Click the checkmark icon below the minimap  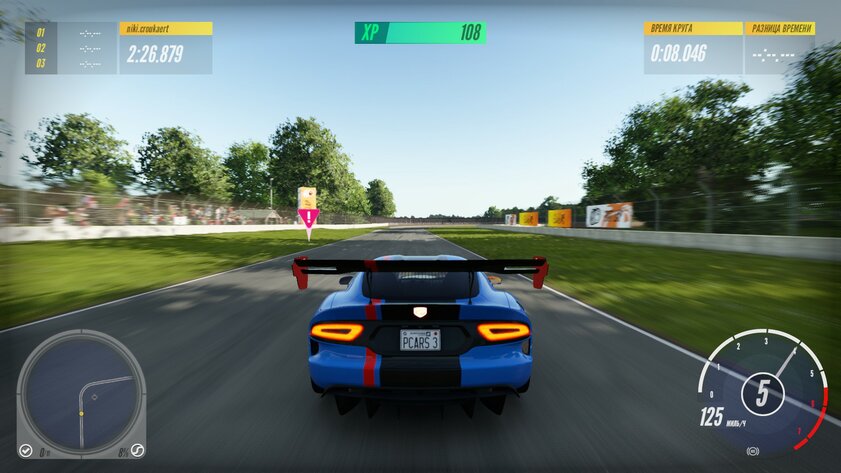click(25, 451)
